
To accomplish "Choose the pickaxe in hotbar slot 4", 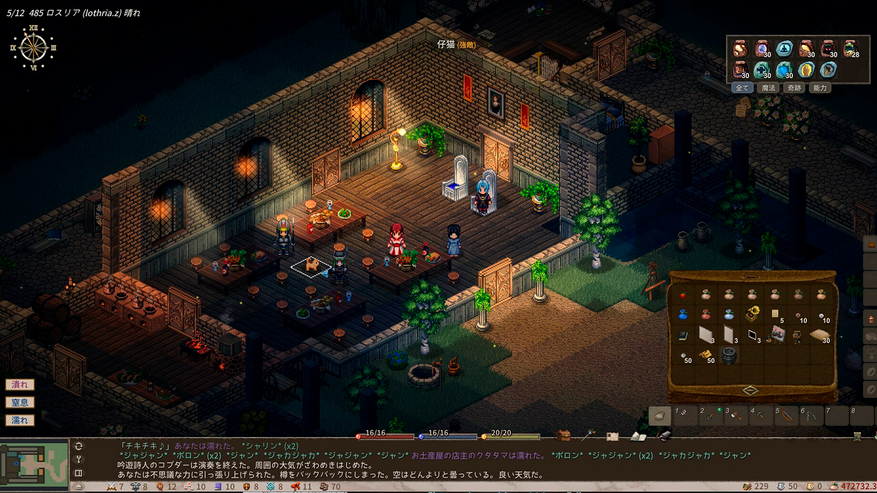I will pyautogui.click(x=762, y=414).
